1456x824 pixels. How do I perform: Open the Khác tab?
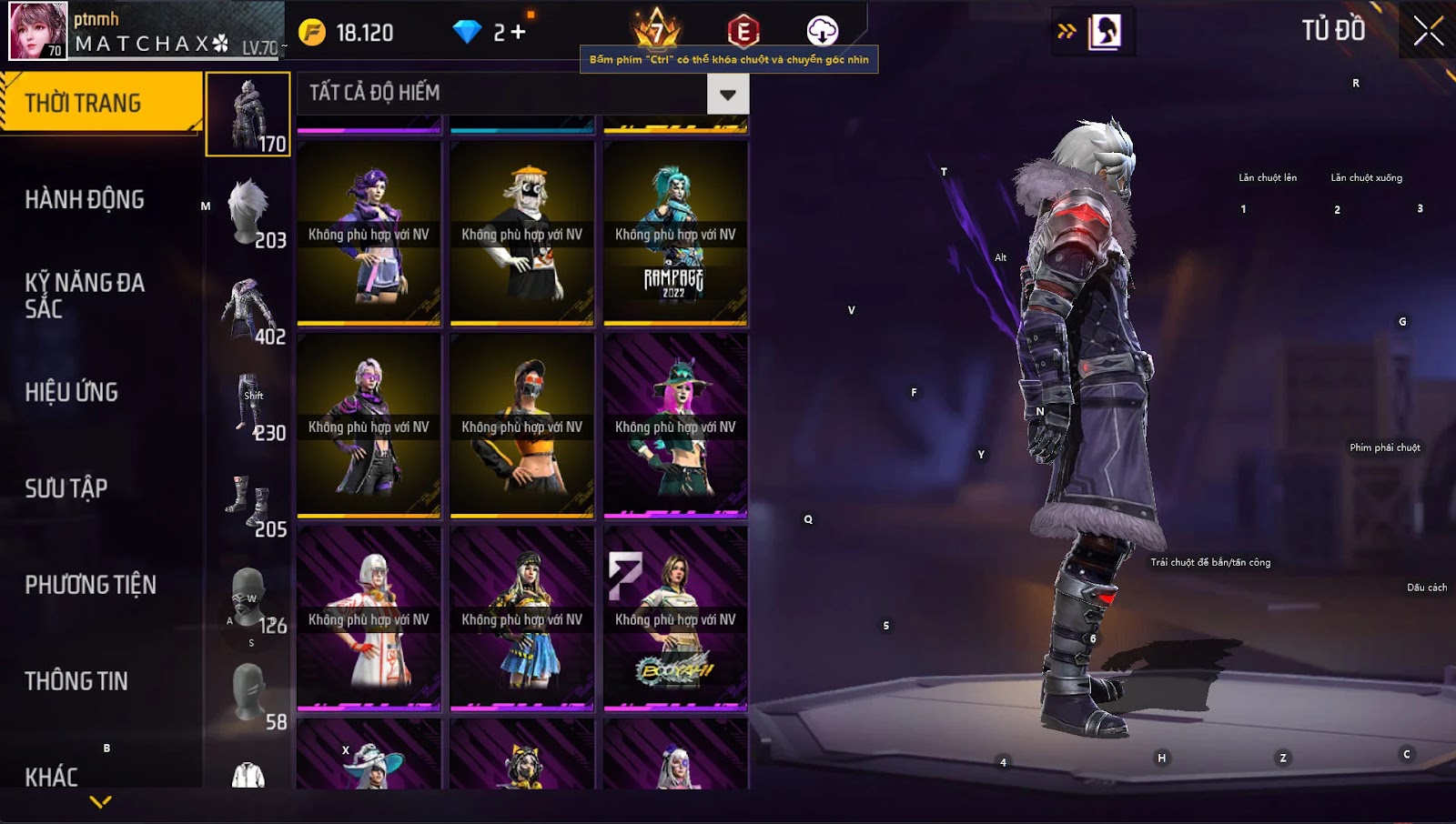click(52, 777)
